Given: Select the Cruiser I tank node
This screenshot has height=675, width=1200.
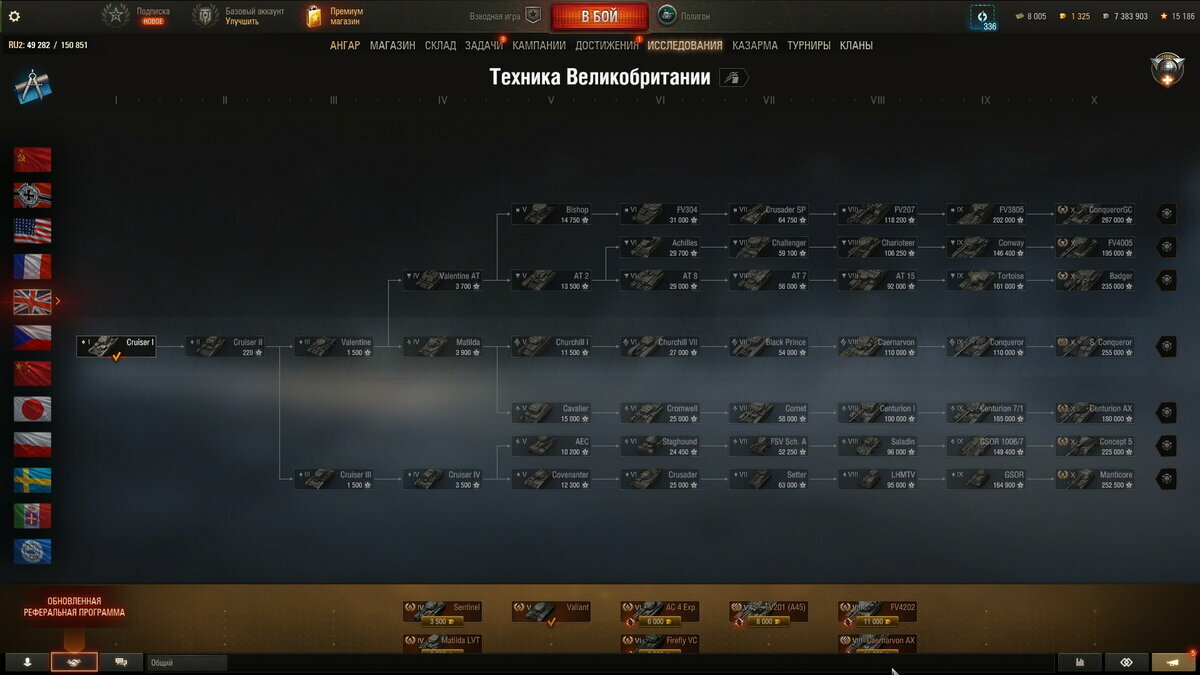Looking at the screenshot, I should point(116,346).
